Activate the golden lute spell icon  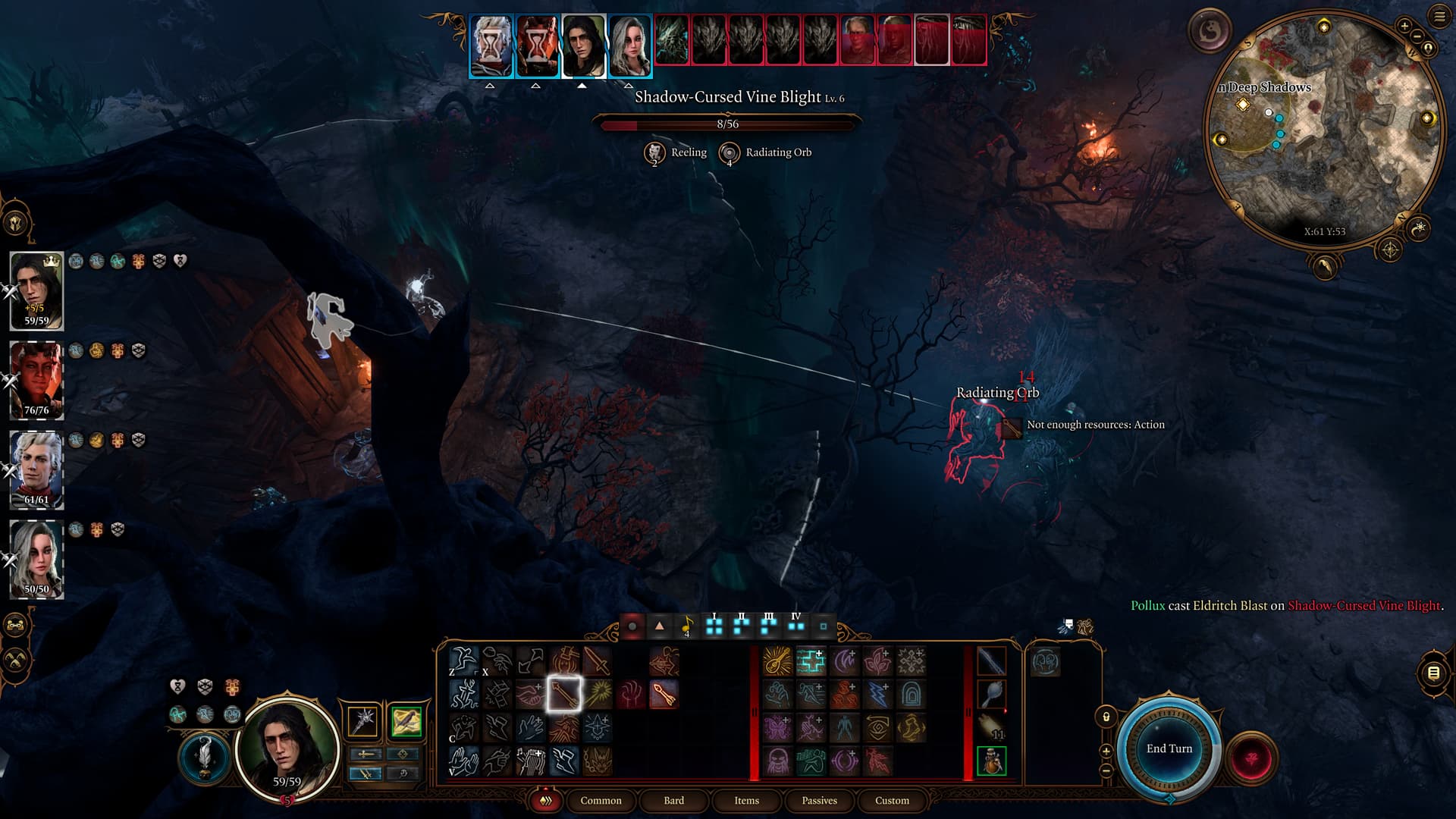click(x=777, y=661)
